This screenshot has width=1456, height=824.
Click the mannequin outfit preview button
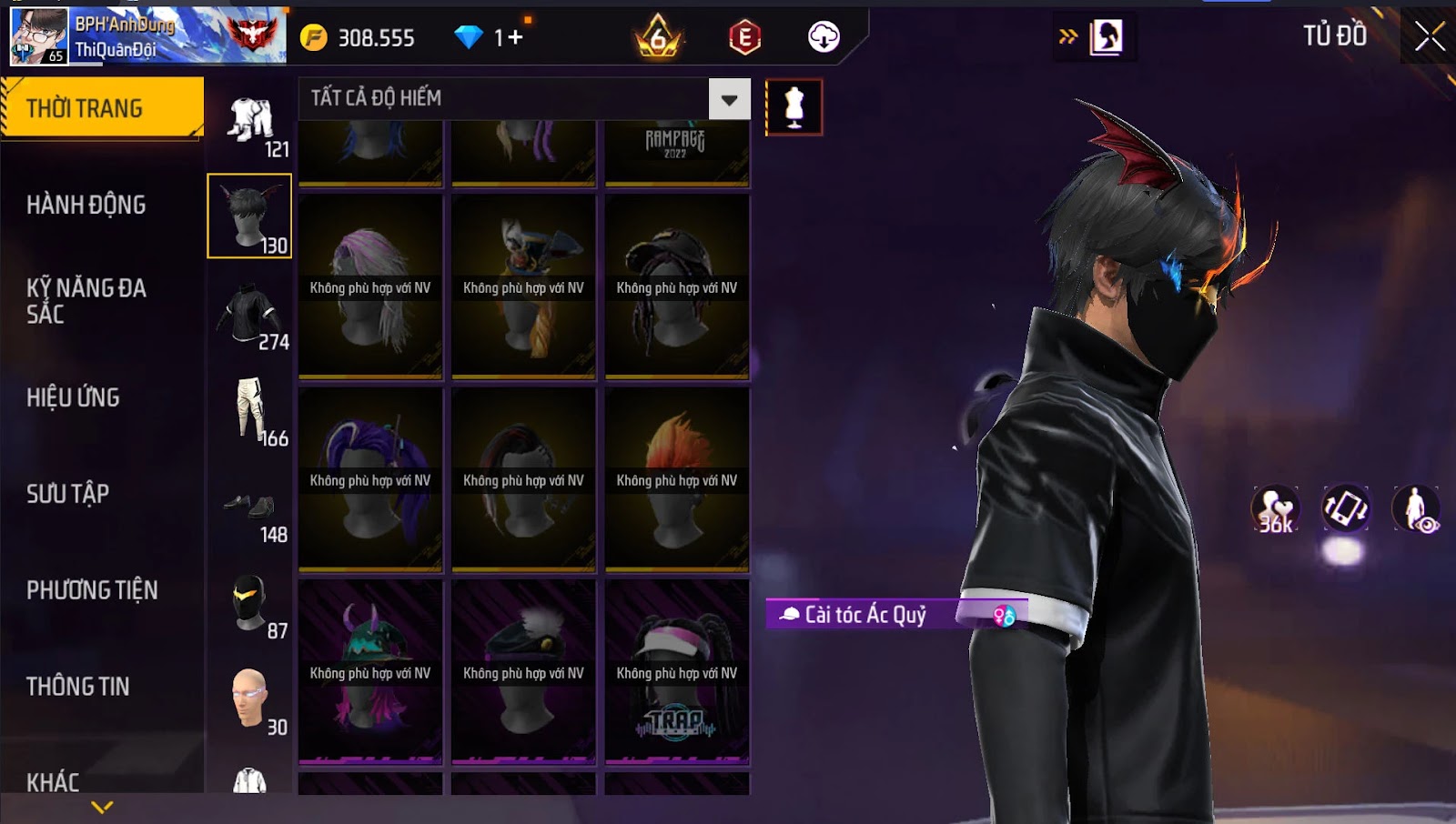point(794,107)
